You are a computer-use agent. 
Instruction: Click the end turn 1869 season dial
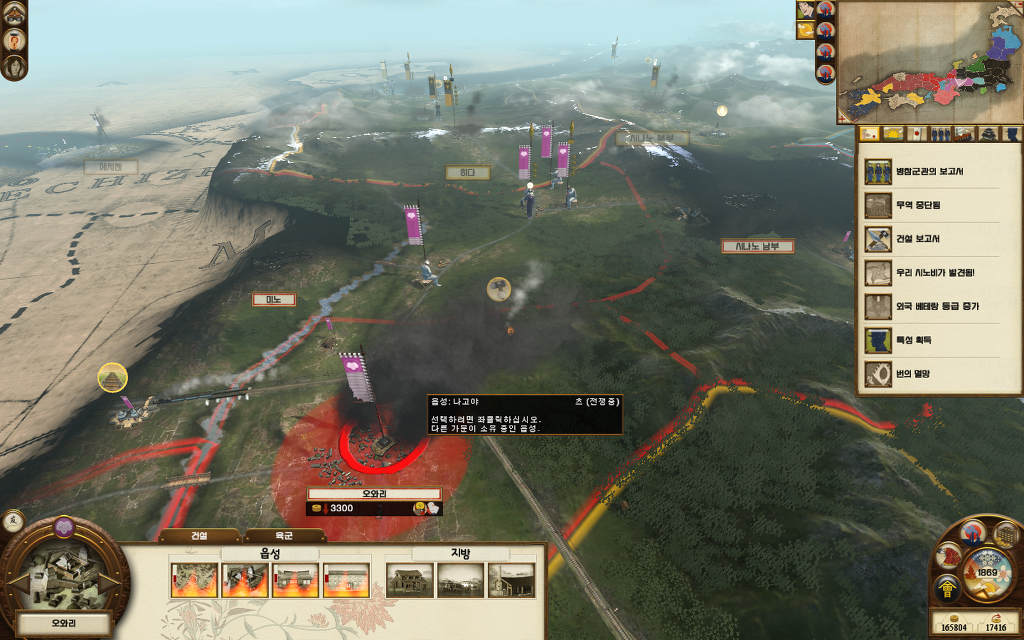point(987,573)
